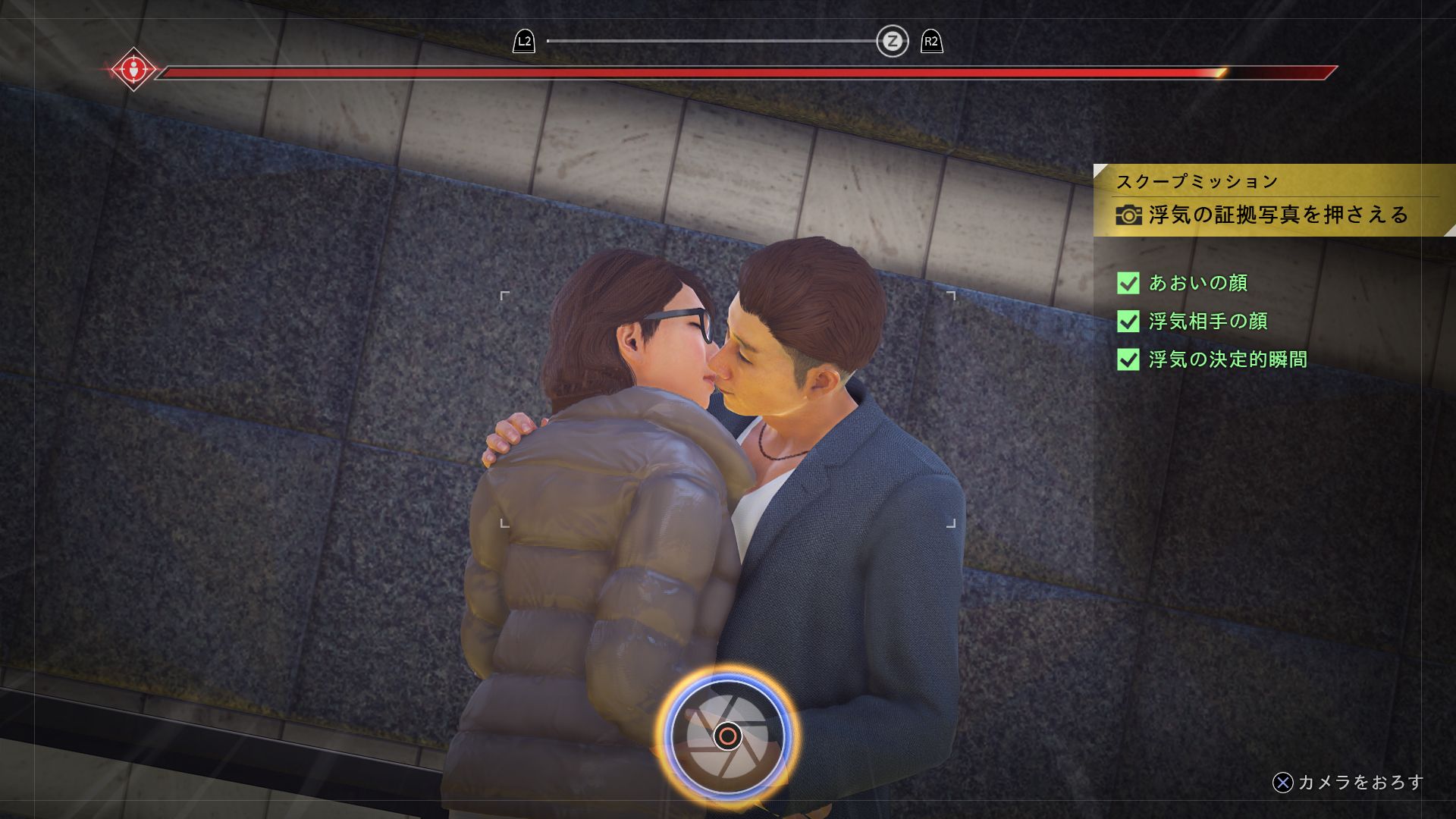This screenshot has width=1456, height=819.
Task: Uncheck the 浮気相手の顔 objective
Action: [x=1128, y=322]
